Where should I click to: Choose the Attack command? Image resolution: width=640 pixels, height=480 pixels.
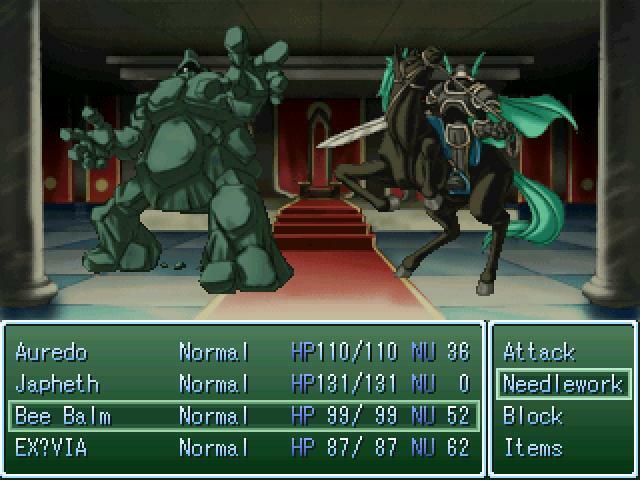pyautogui.click(x=539, y=352)
